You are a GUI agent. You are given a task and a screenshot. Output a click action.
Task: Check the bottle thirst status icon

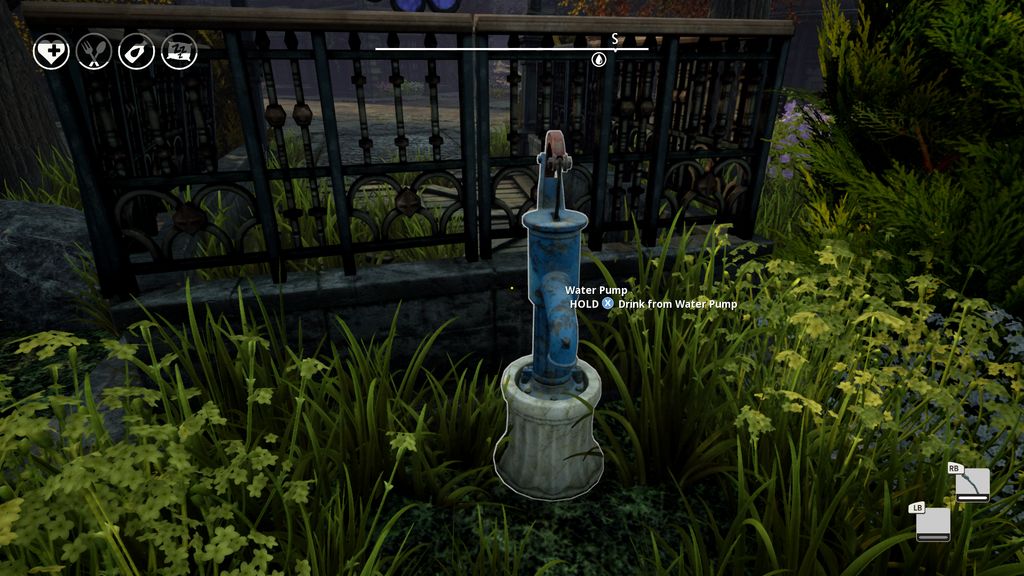point(136,52)
